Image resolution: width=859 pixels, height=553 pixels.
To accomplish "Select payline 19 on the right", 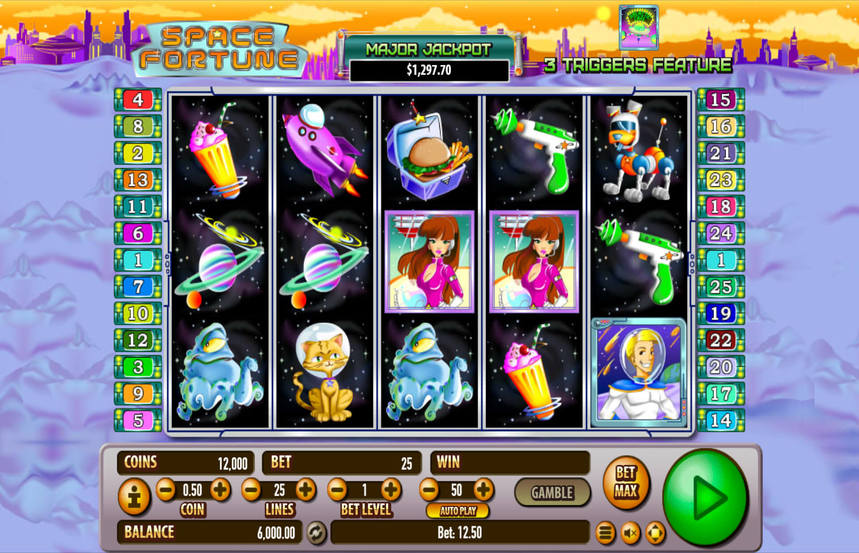I will (x=720, y=314).
